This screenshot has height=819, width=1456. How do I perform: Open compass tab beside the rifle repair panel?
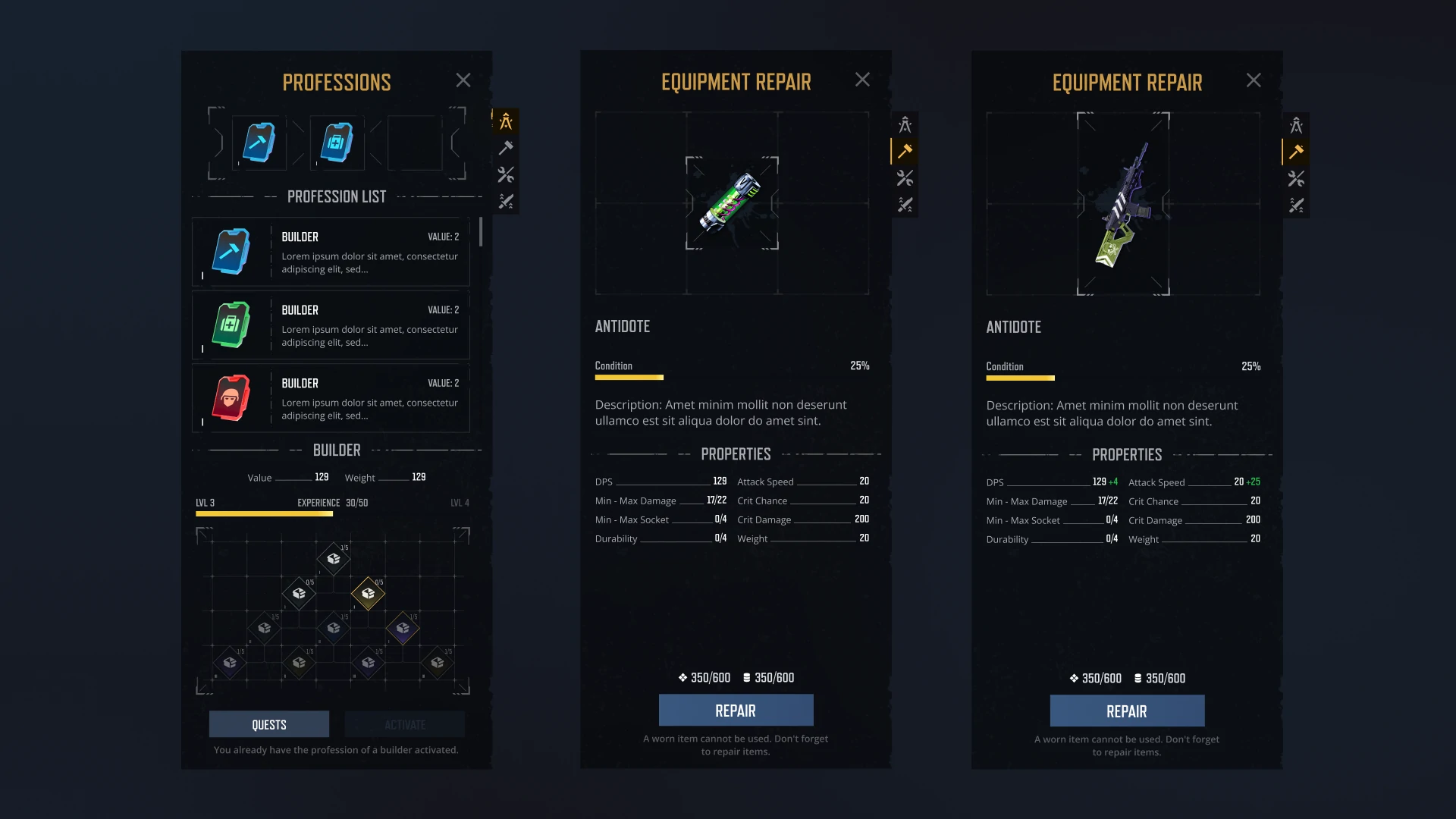point(1296,125)
